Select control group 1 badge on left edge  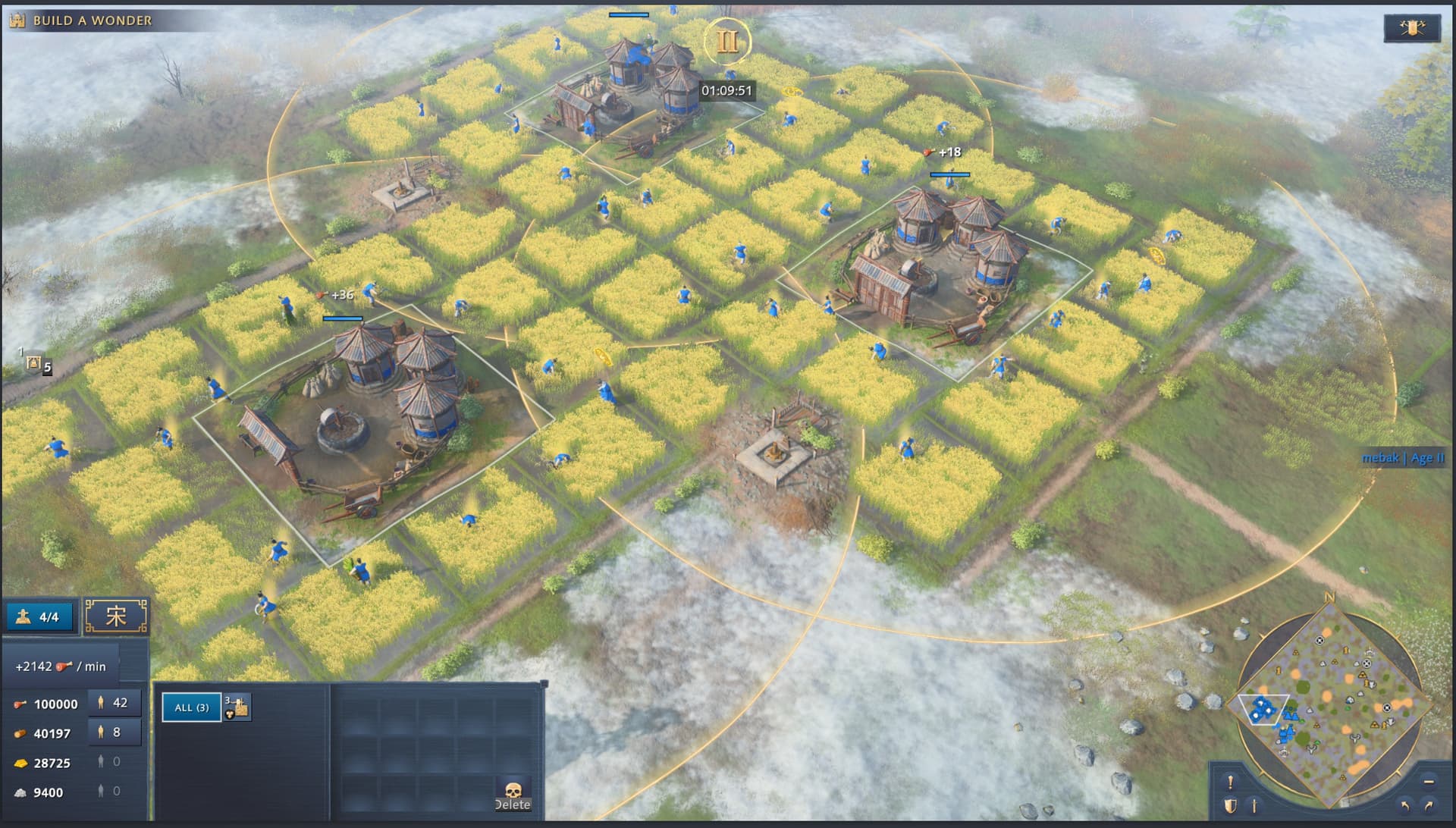pyautogui.click(x=34, y=363)
